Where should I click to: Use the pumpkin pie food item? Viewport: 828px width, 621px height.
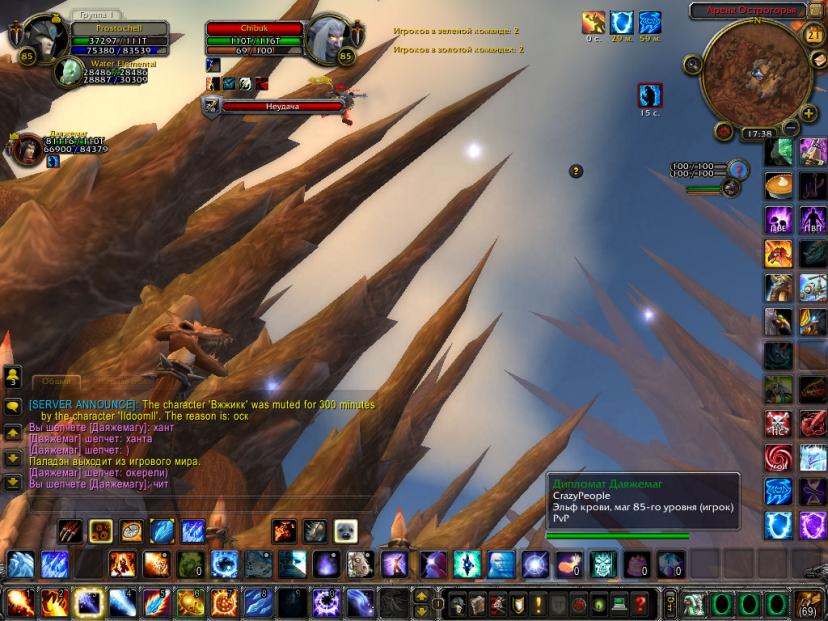click(779, 186)
